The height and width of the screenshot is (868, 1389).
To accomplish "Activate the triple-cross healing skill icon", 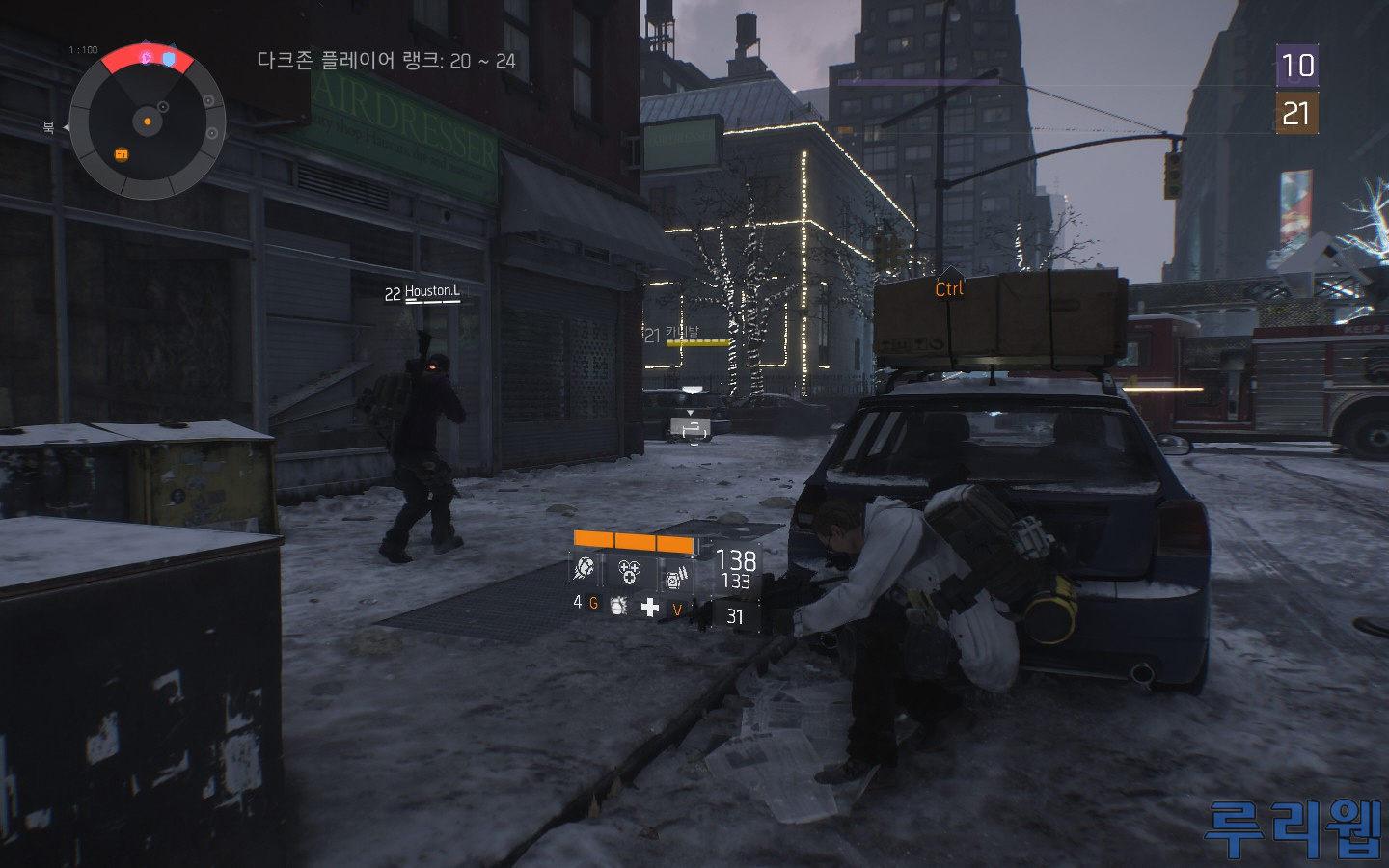I will click(x=629, y=572).
